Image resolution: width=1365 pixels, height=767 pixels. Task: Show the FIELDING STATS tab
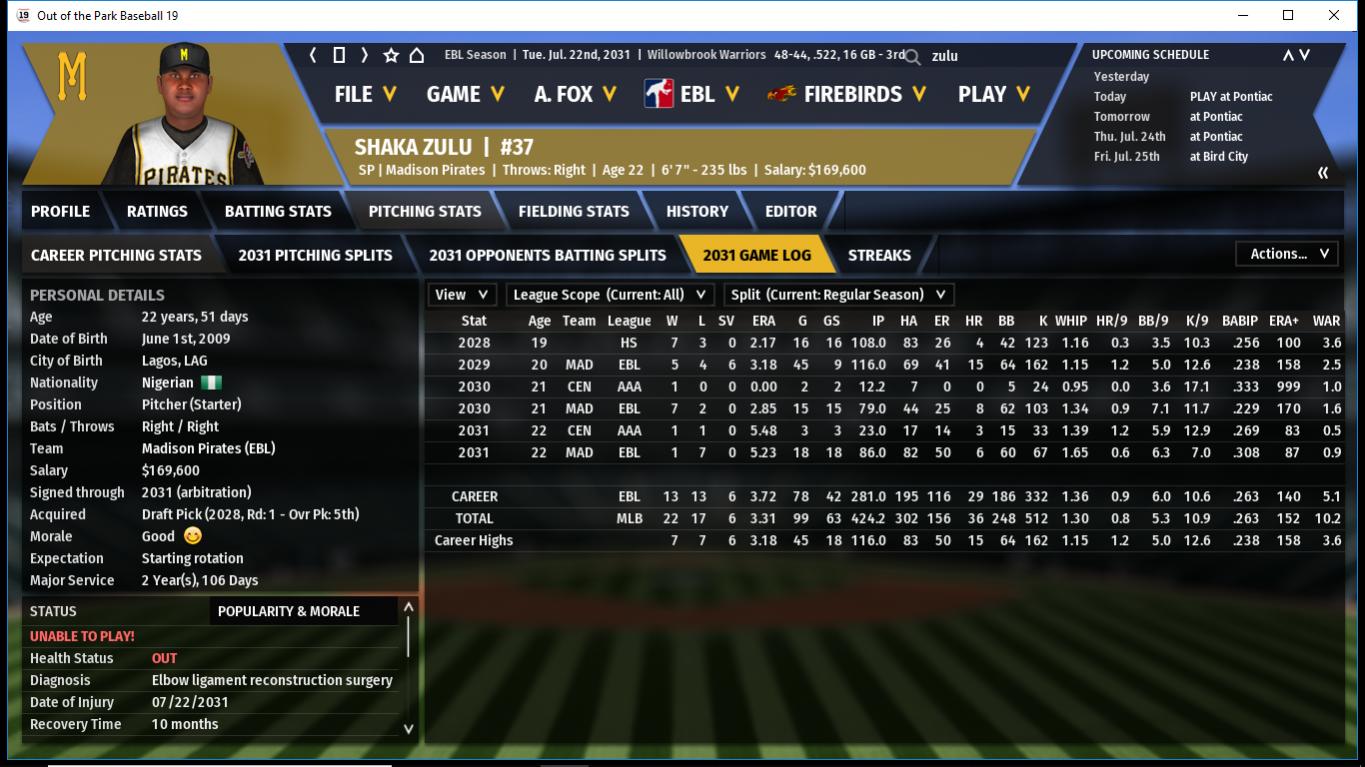[x=573, y=211]
